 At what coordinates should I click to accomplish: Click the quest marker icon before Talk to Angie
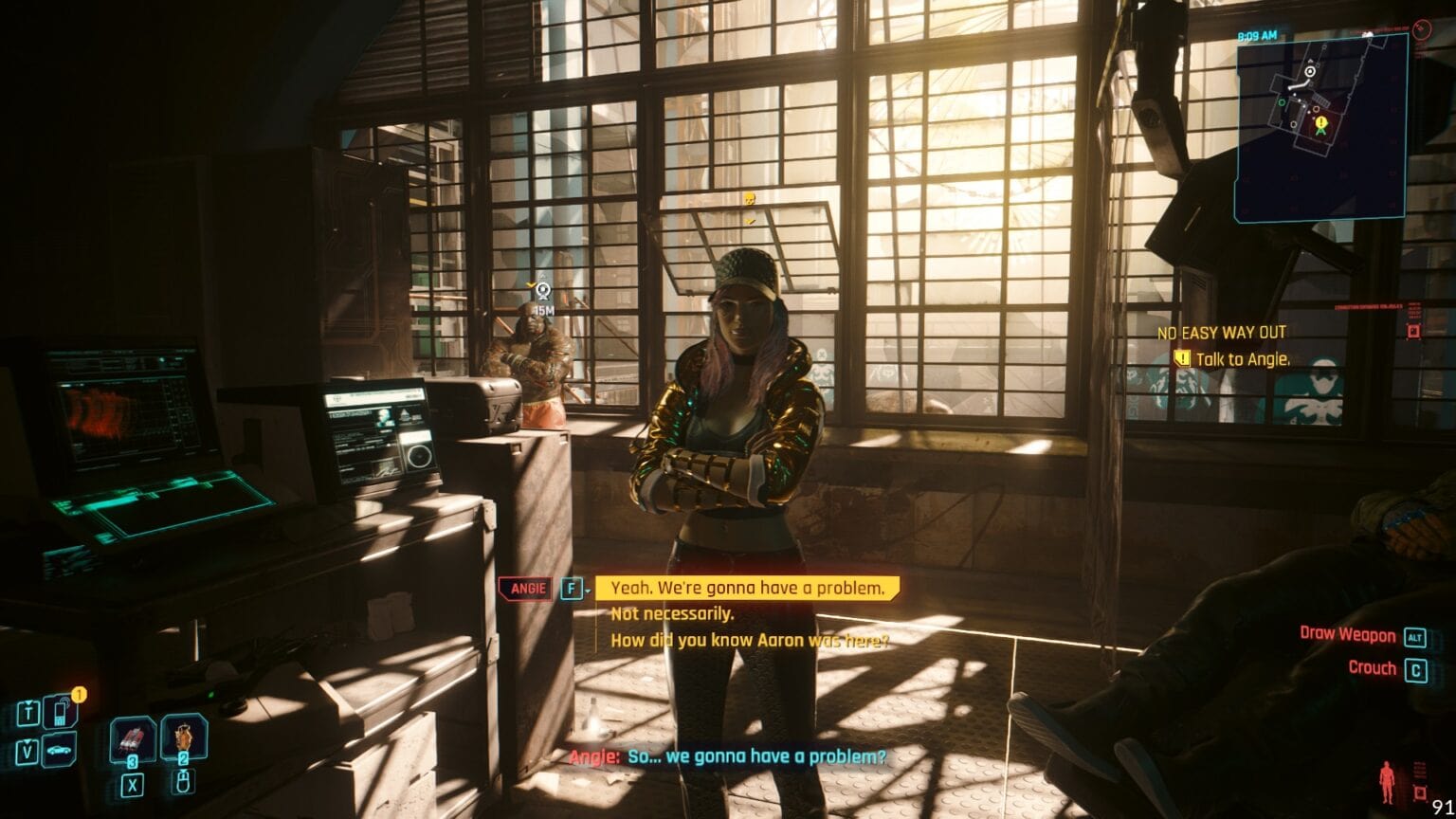click(x=1183, y=359)
